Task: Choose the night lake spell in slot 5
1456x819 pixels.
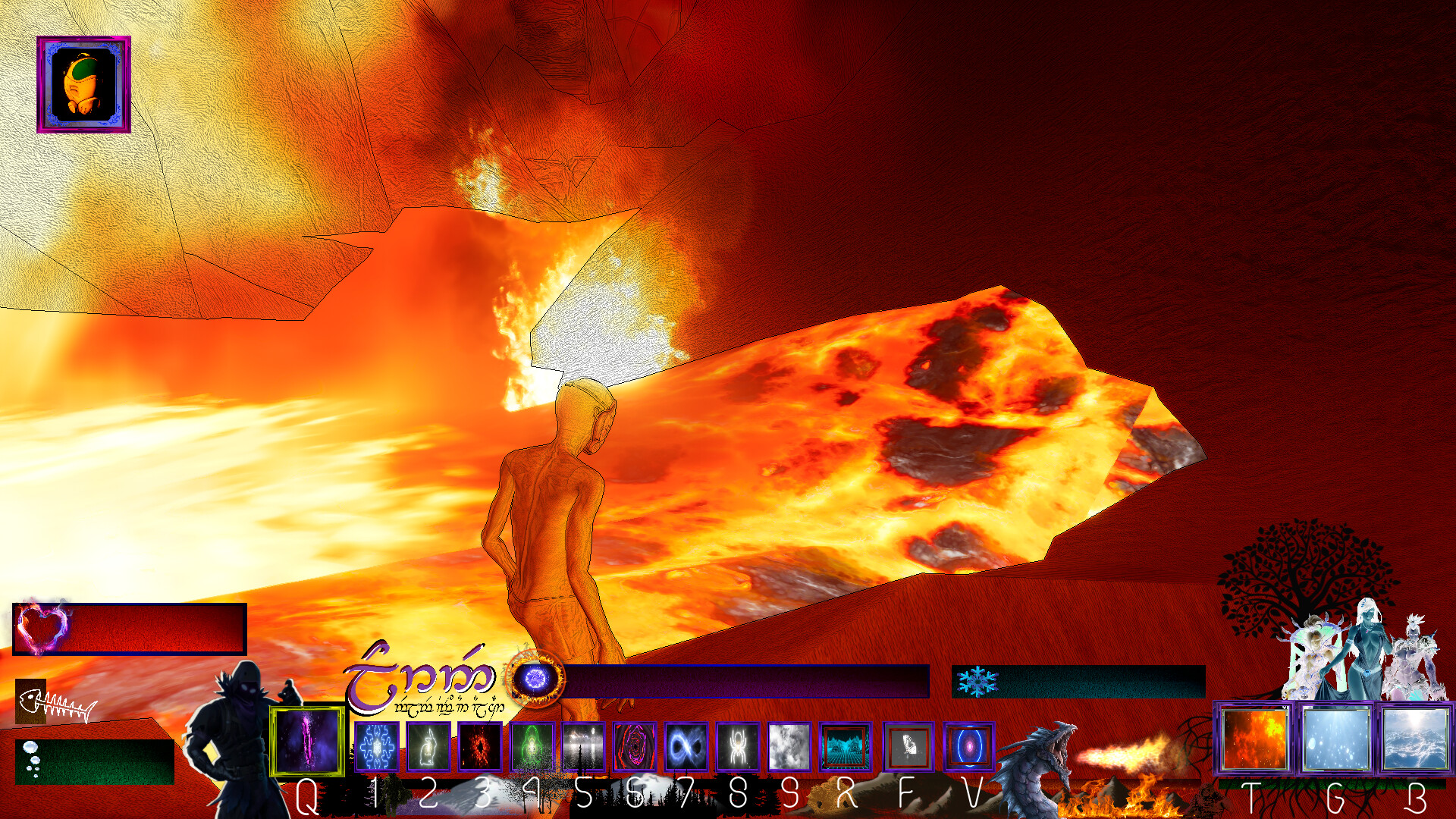Action: point(584,747)
